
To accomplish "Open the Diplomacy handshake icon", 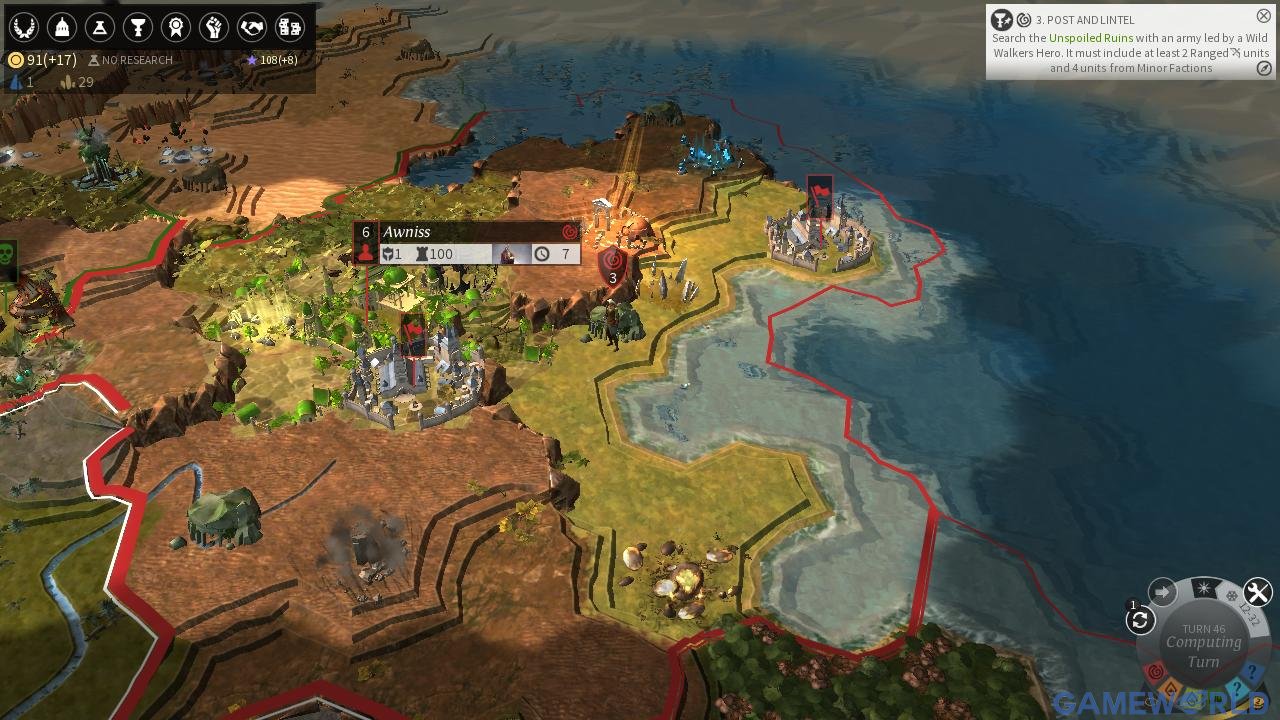I will pyautogui.click(x=251, y=27).
